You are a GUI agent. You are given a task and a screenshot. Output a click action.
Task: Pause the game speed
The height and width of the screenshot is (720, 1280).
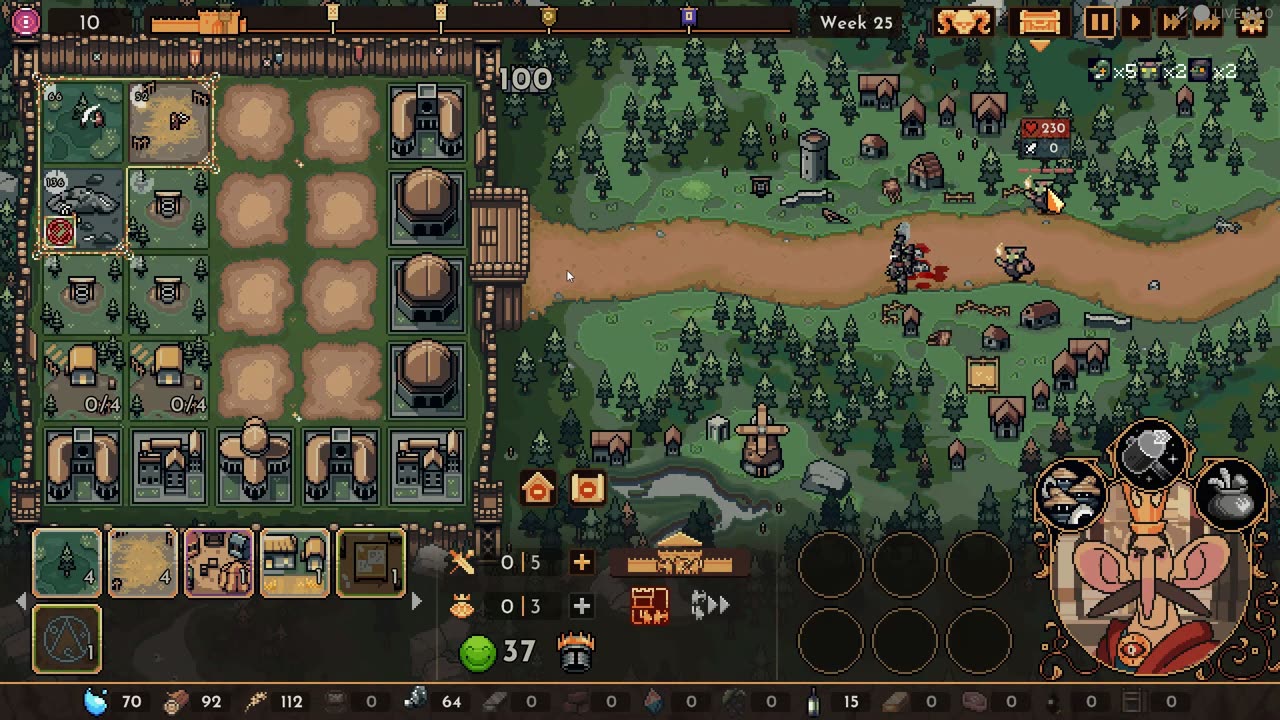(x=1099, y=22)
